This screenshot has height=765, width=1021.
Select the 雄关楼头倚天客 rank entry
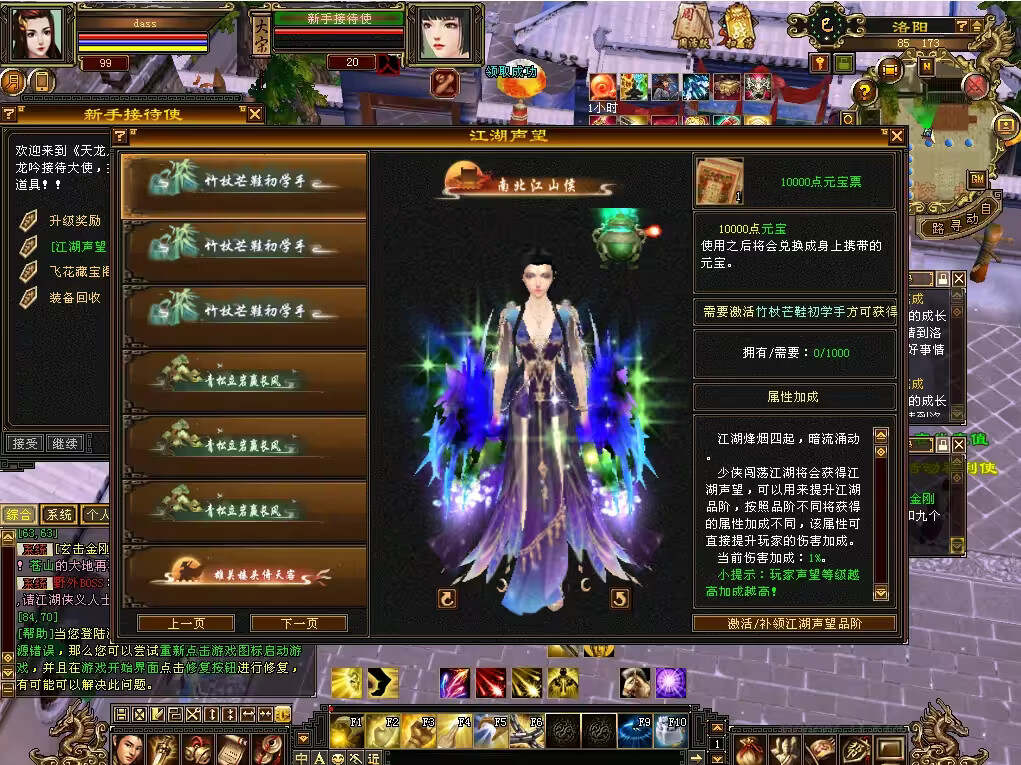pyautogui.click(x=245, y=572)
